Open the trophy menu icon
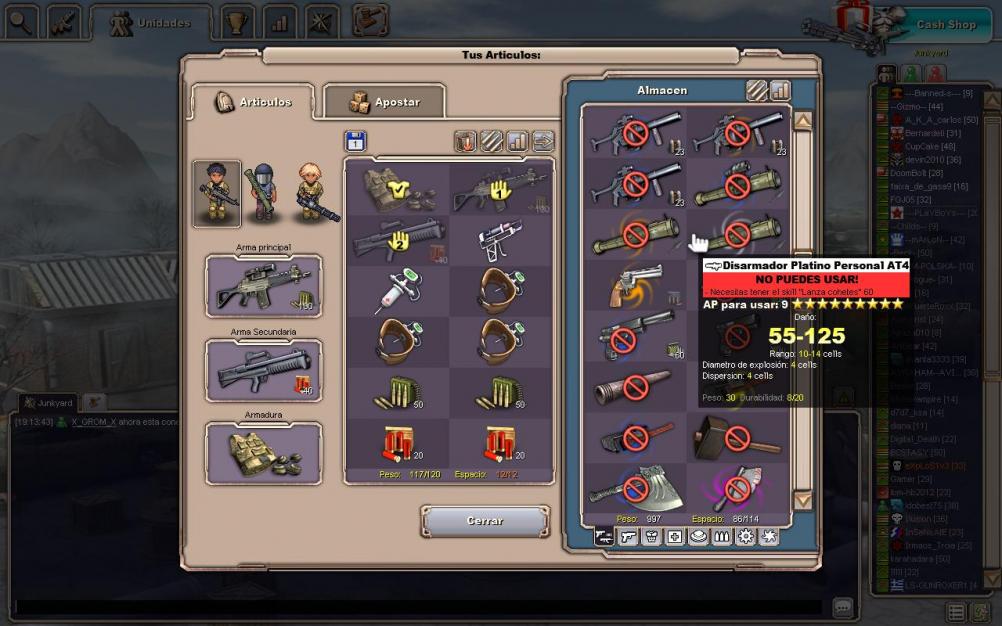 (x=237, y=20)
